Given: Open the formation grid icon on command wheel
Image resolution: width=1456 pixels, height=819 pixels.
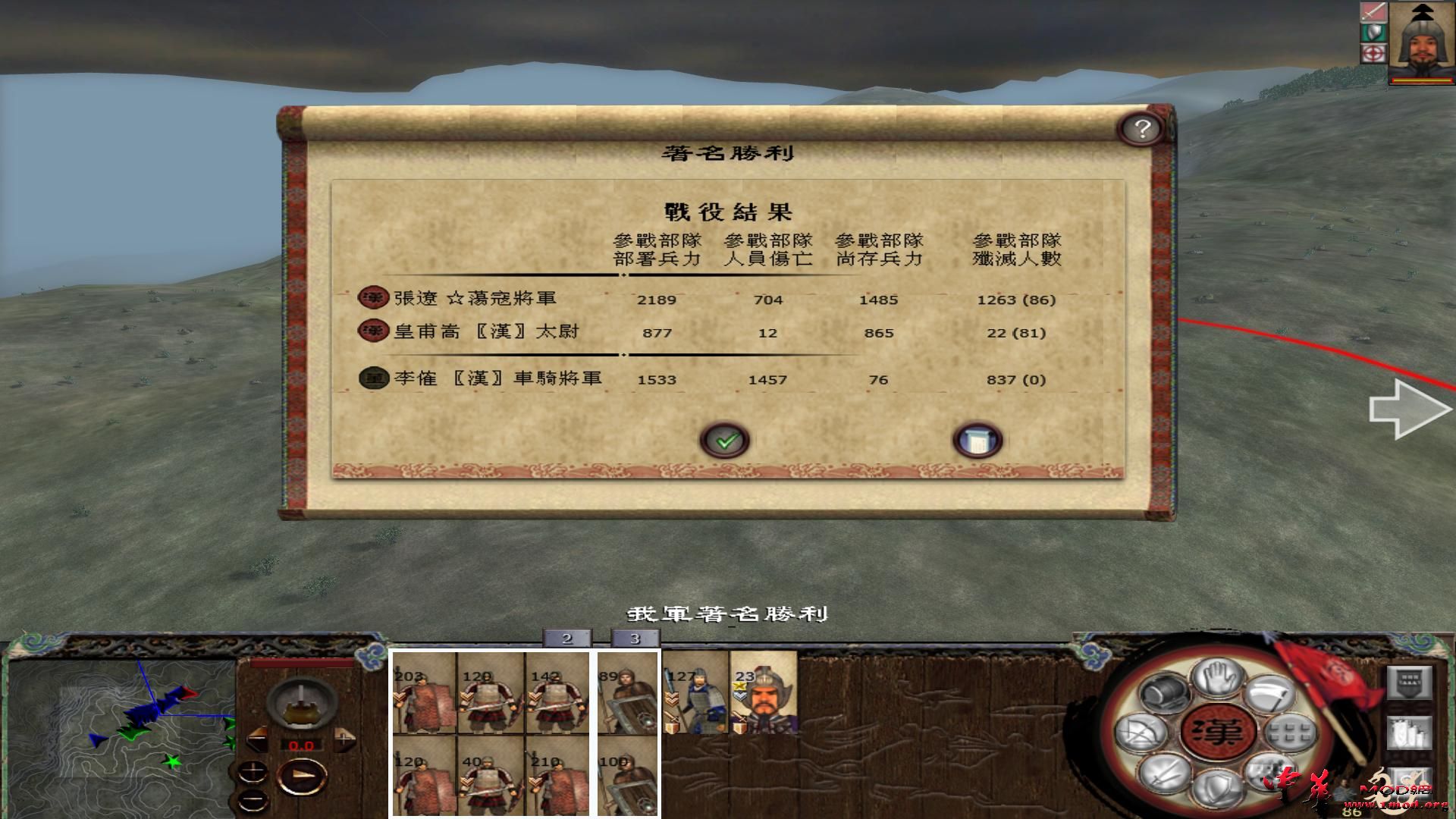Looking at the screenshot, I should pos(1289,733).
